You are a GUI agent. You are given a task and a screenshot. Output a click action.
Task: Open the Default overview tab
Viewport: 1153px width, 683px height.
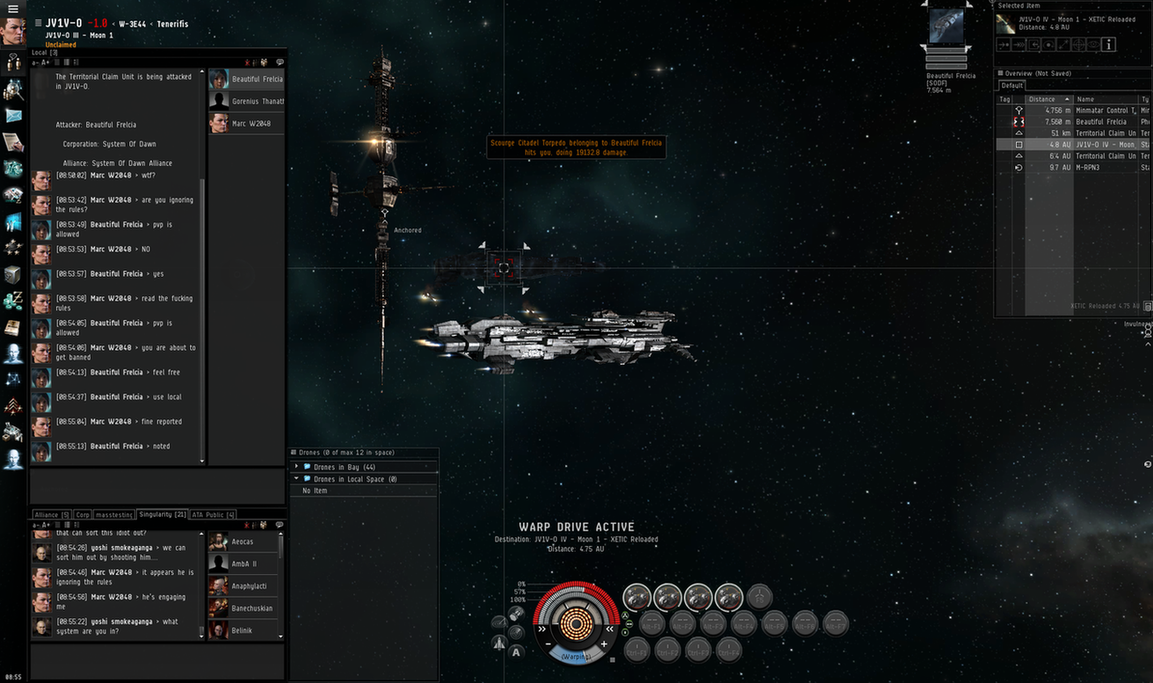point(1011,86)
